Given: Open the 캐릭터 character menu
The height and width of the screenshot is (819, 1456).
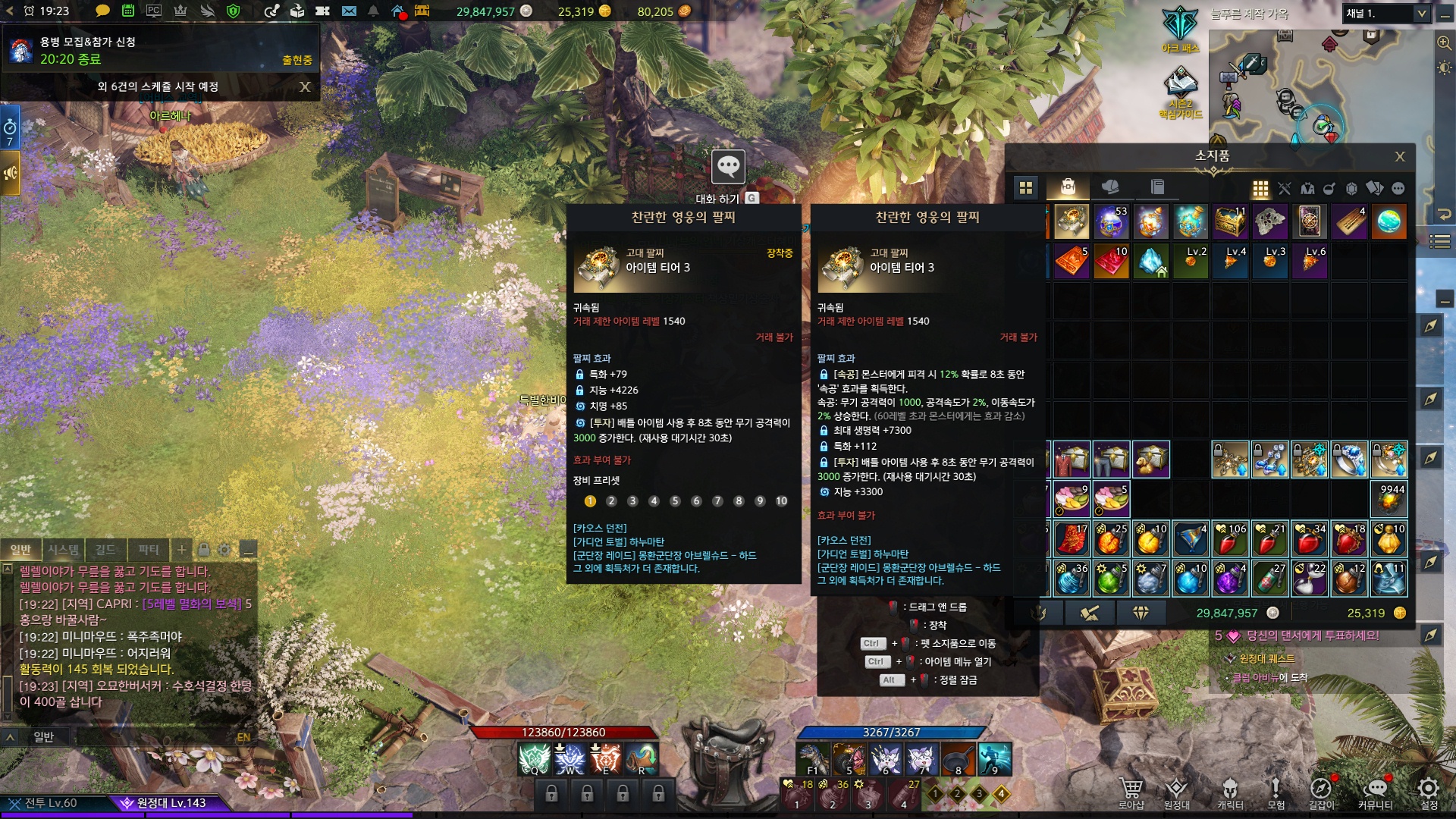Looking at the screenshot, I should point(1230,792).
